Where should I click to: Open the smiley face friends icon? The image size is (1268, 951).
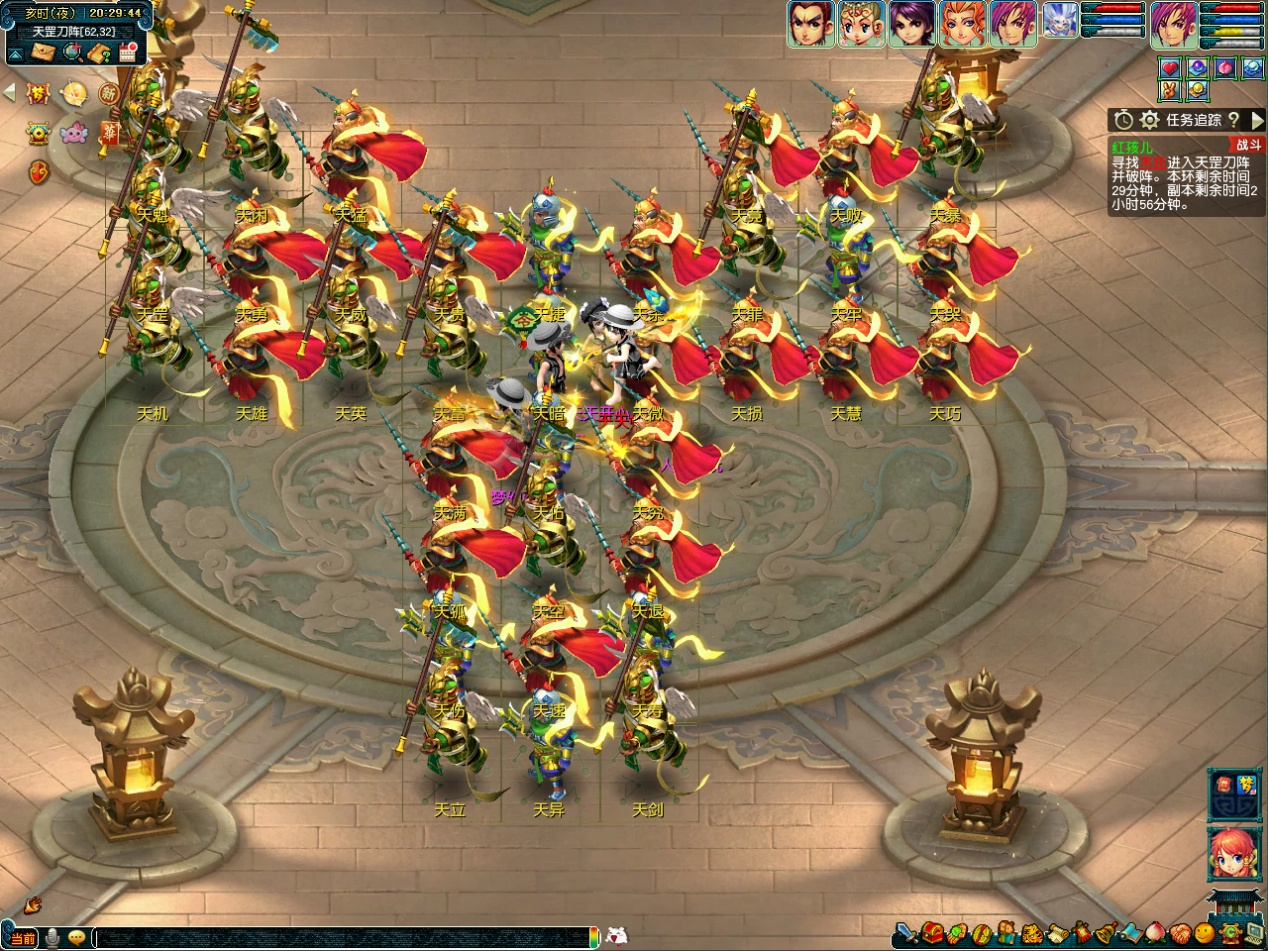click(1205, 934)
